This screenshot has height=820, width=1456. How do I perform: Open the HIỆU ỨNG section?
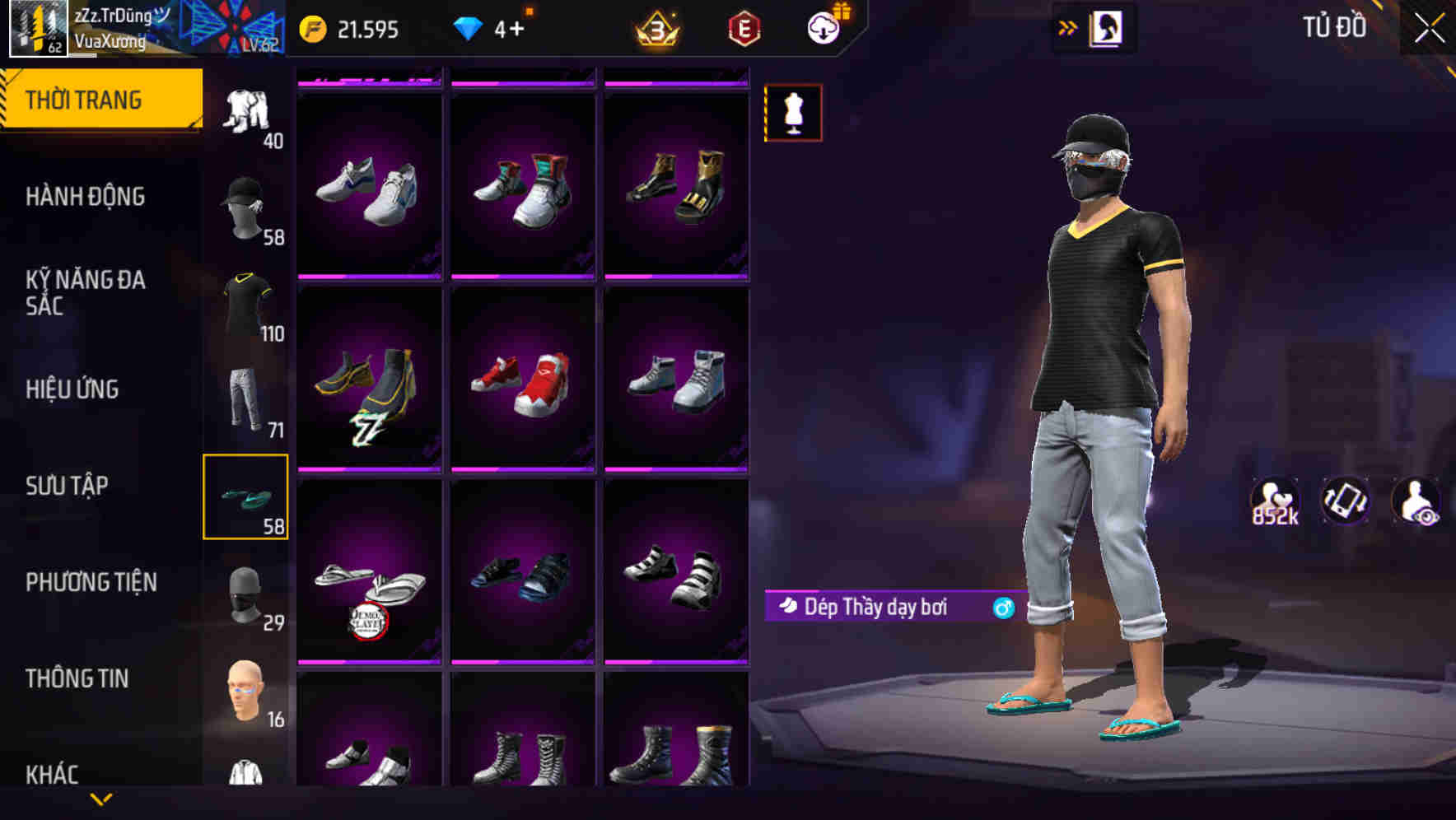tap(74, 389)
